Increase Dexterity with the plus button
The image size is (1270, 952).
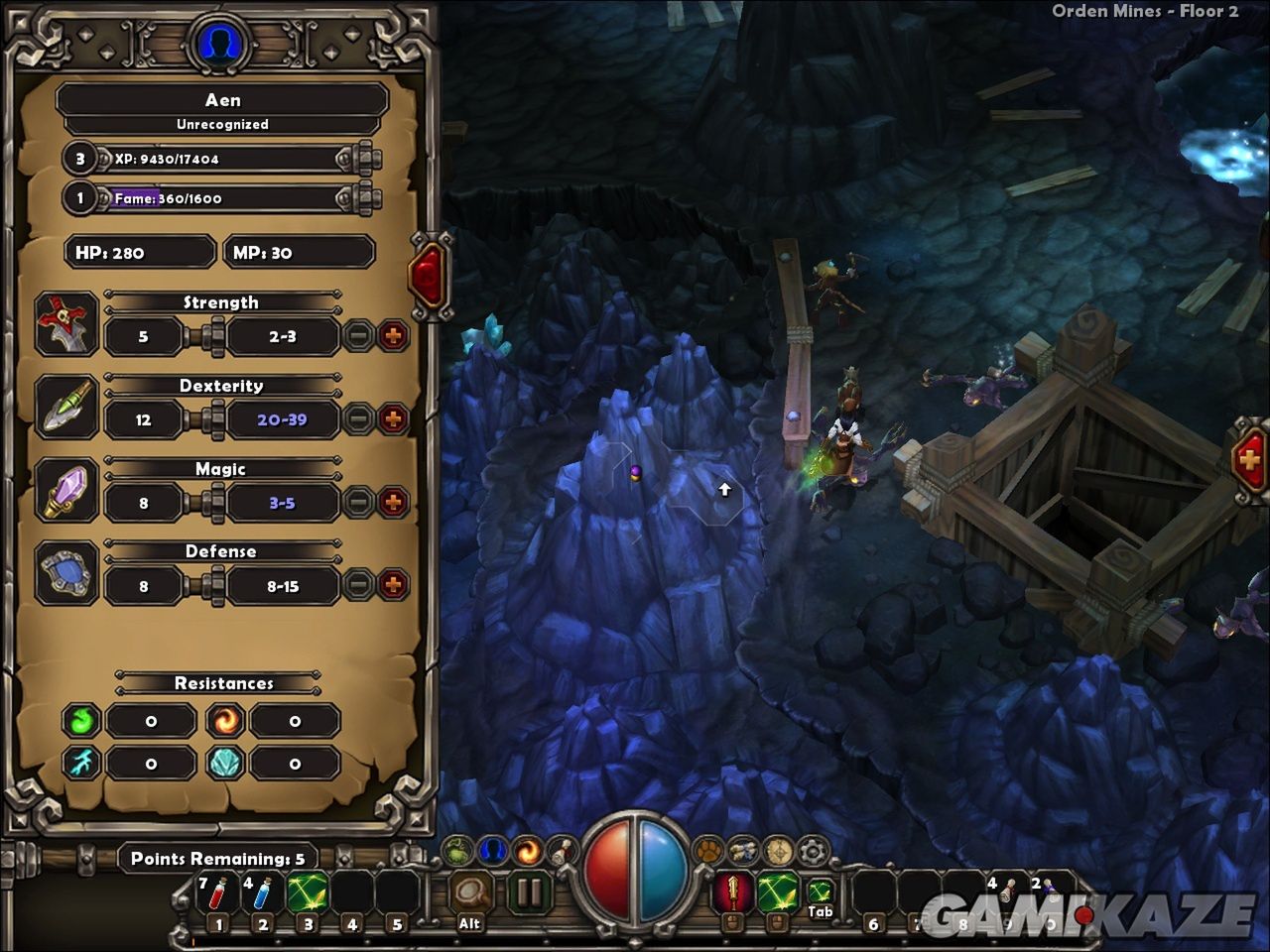pyautogui.click(x=393, y=419)
